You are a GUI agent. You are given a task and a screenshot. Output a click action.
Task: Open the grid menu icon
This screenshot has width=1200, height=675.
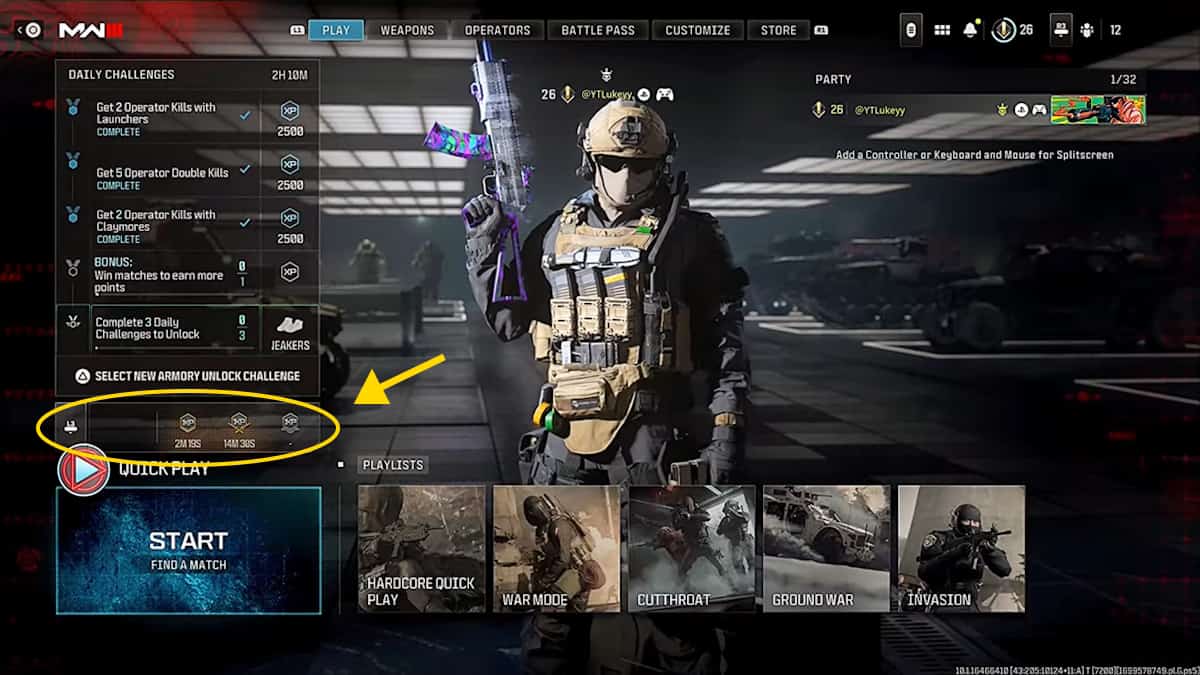click(x=941, y=30)
